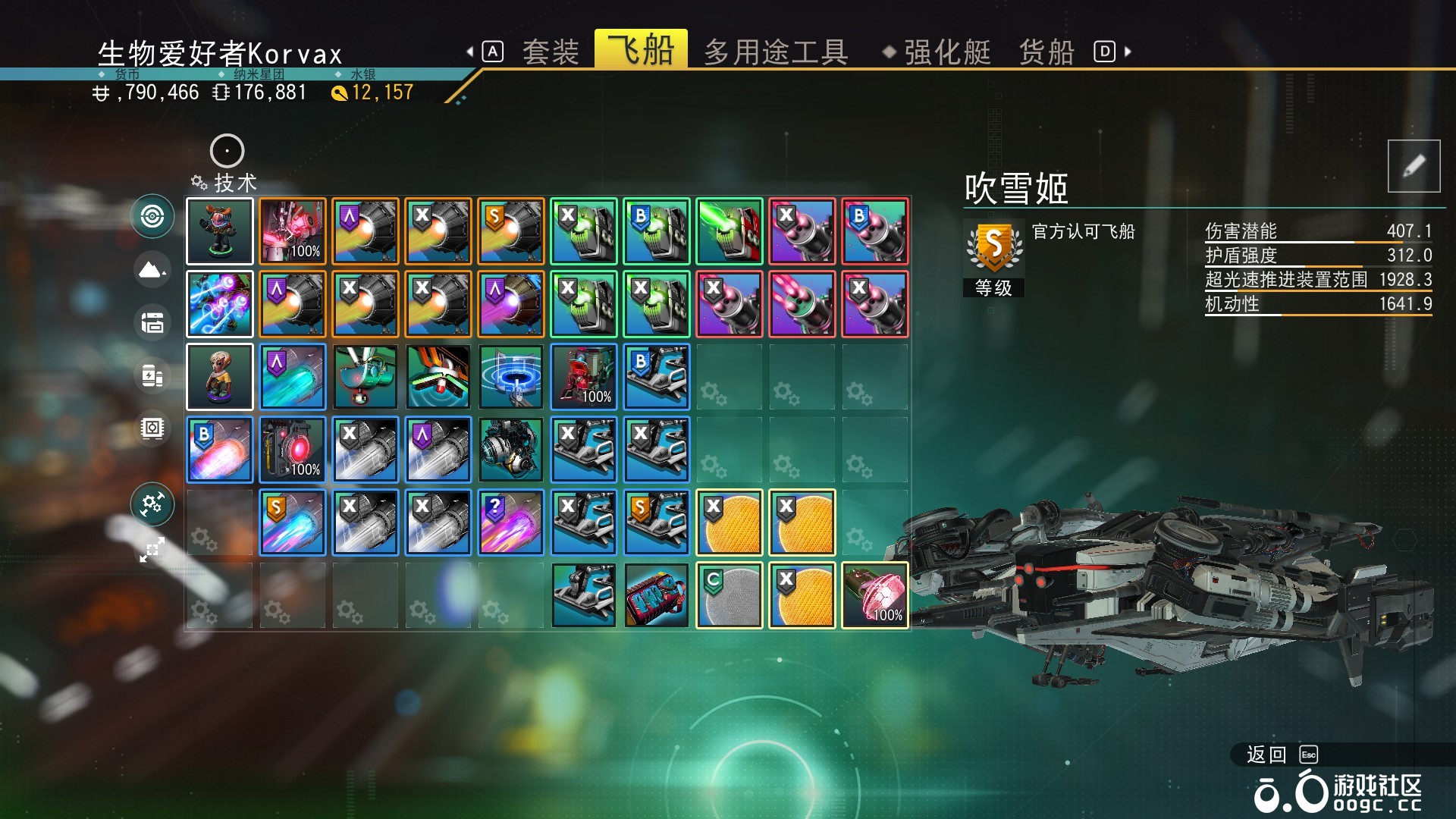Choose the green beam weapon slot

coord(730,231)
